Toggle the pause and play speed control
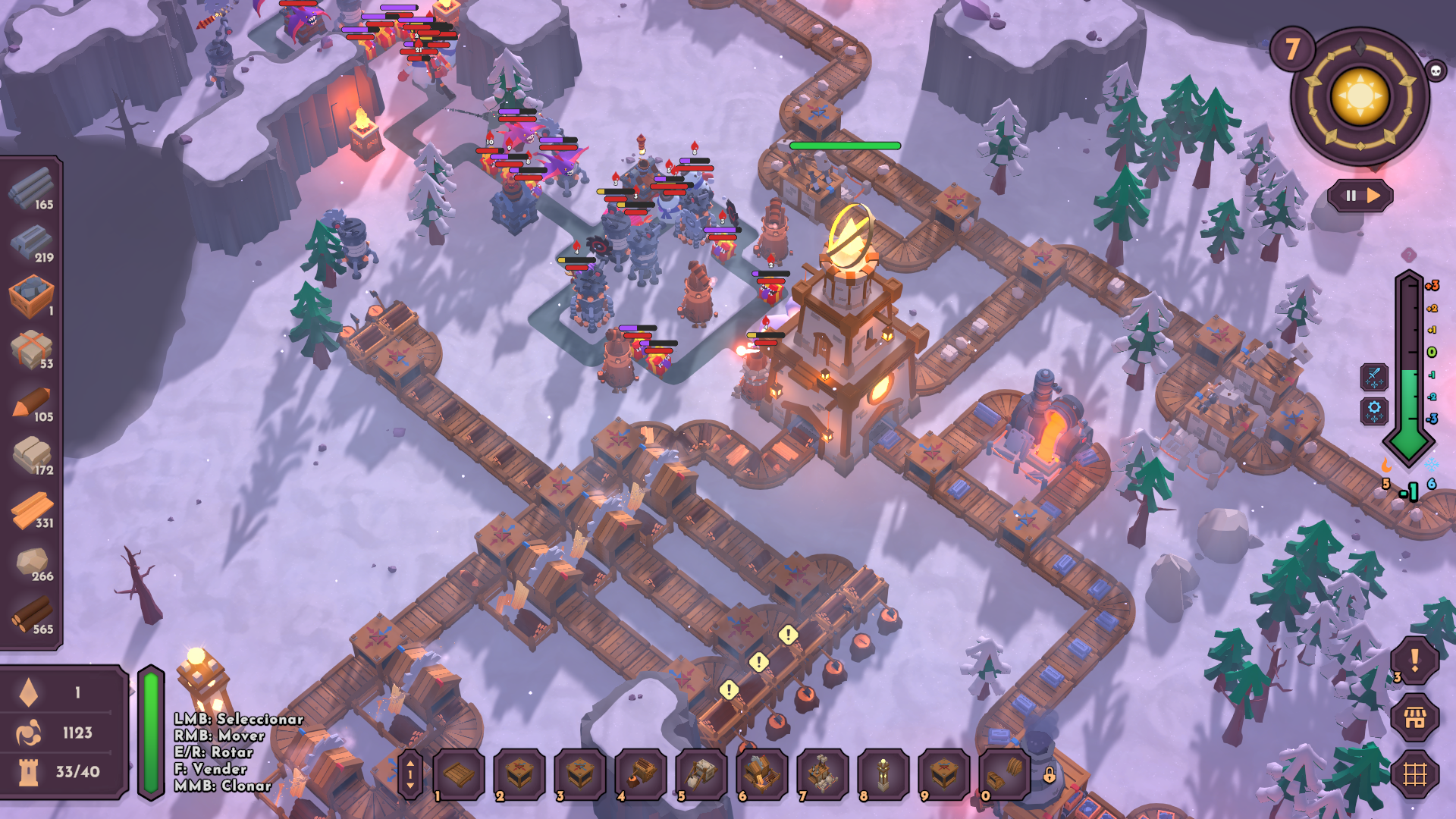Viewport: 1456px width, 819px height. (1361, 196)
